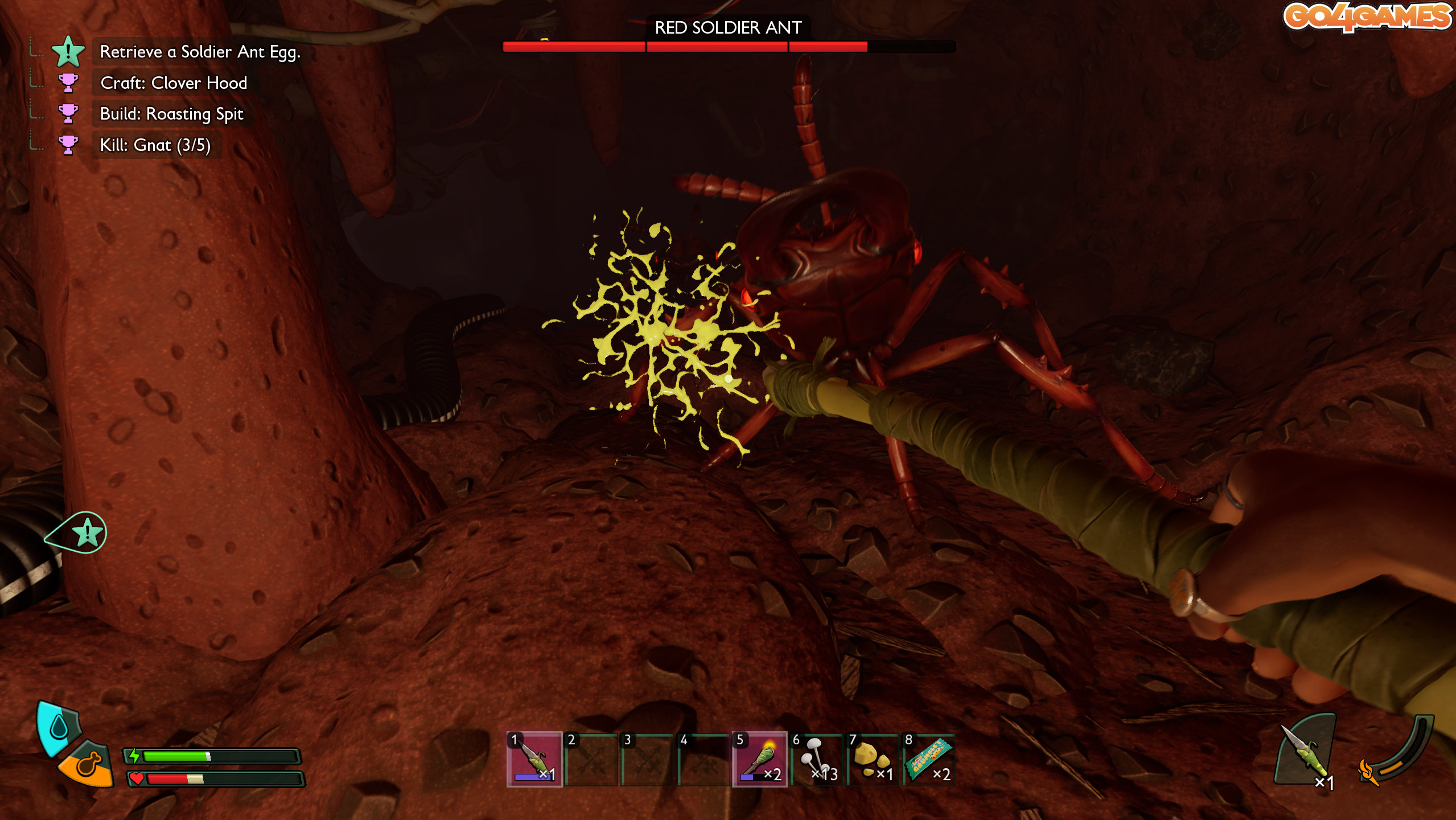The height and width of the screenshot is (820, 1456).
Task: Click the green star quest waypoint marker
Action: [x=87, y=533]
